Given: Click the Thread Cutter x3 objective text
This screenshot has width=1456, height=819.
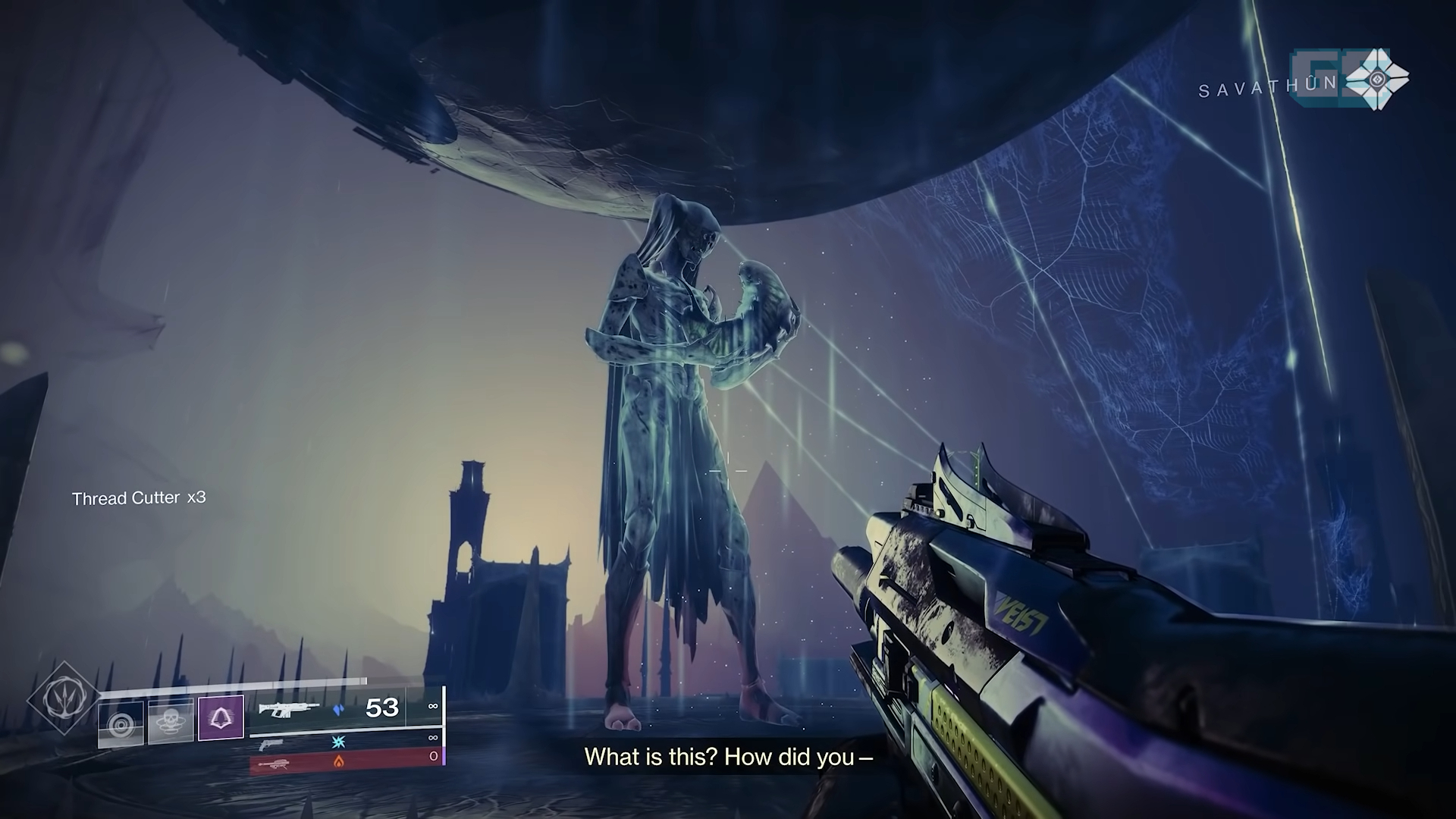Looking at the screenshot, I should [140, 499].
